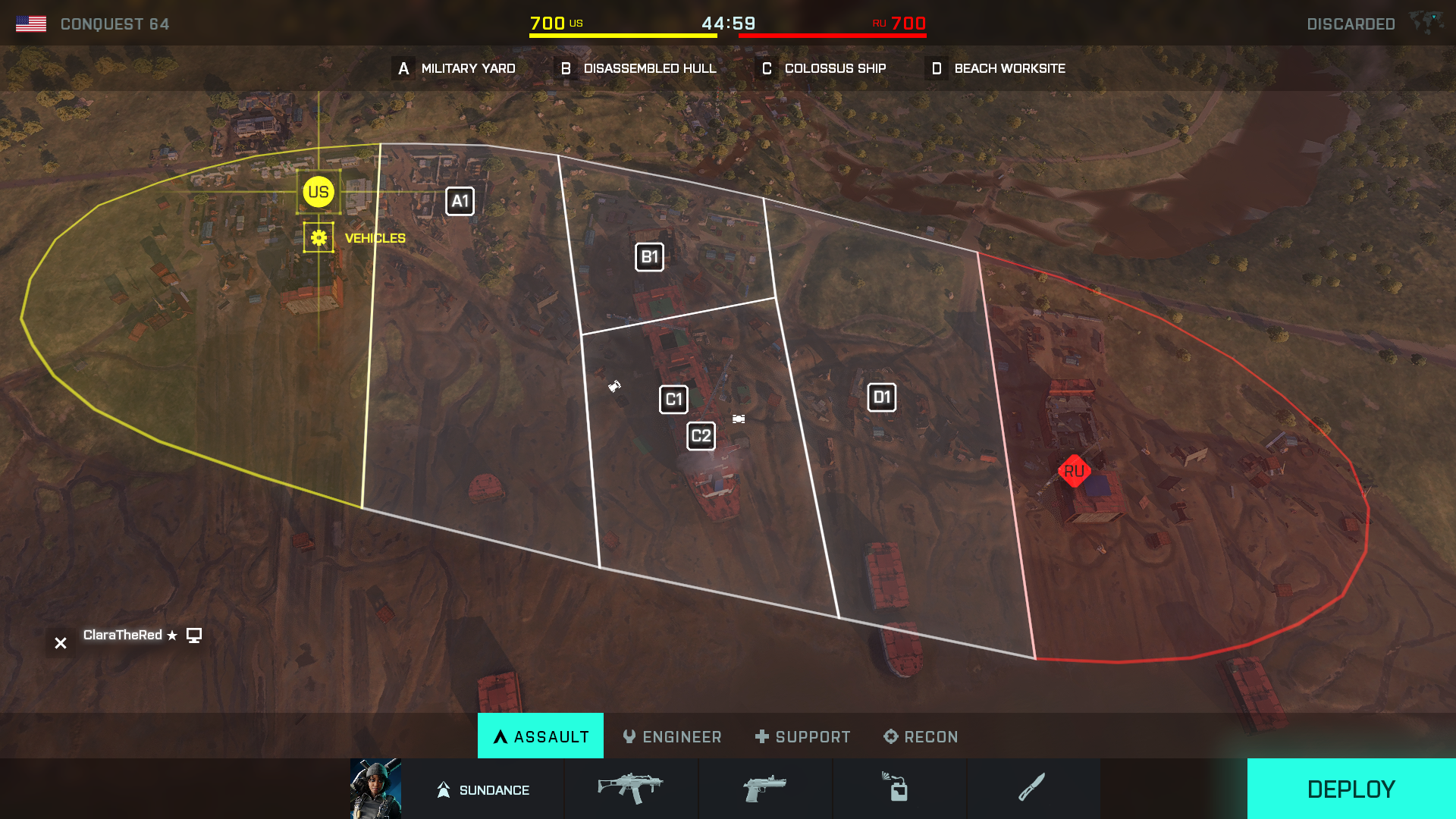1456x819 pixels.
Task: Open the Vehicles gear icon
Action: tap(318, 237)
